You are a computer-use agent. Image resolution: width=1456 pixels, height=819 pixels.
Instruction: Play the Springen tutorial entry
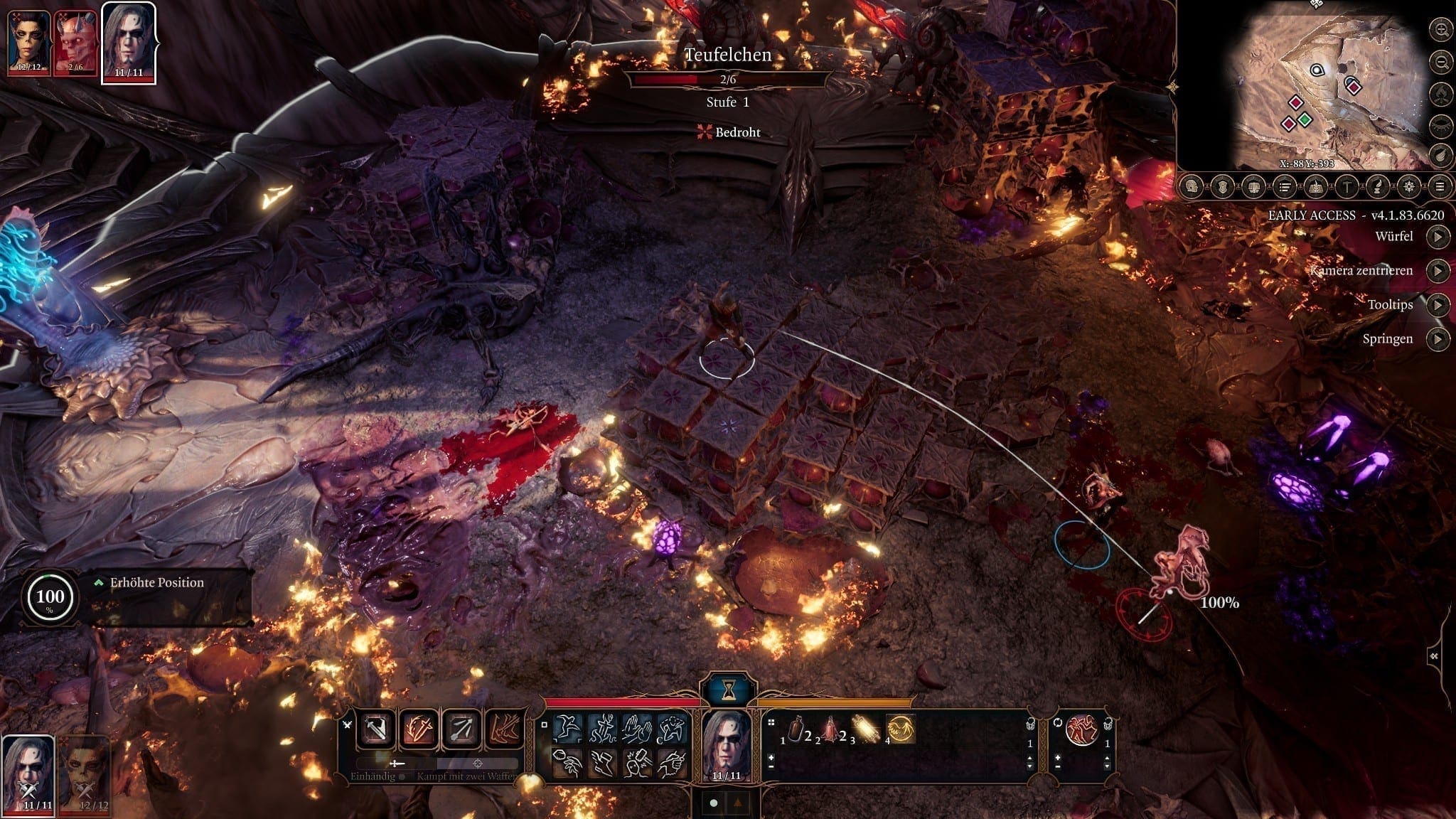point(1438,338)
